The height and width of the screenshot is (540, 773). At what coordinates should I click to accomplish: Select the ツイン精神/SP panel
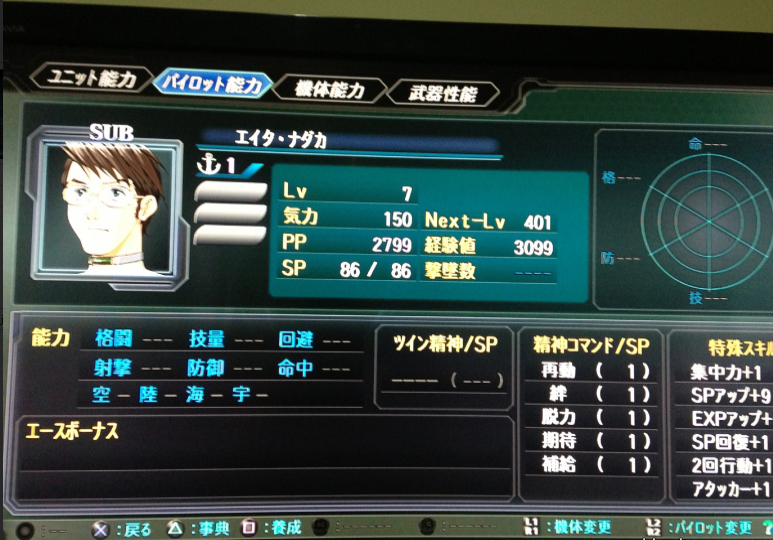[442, 367]
